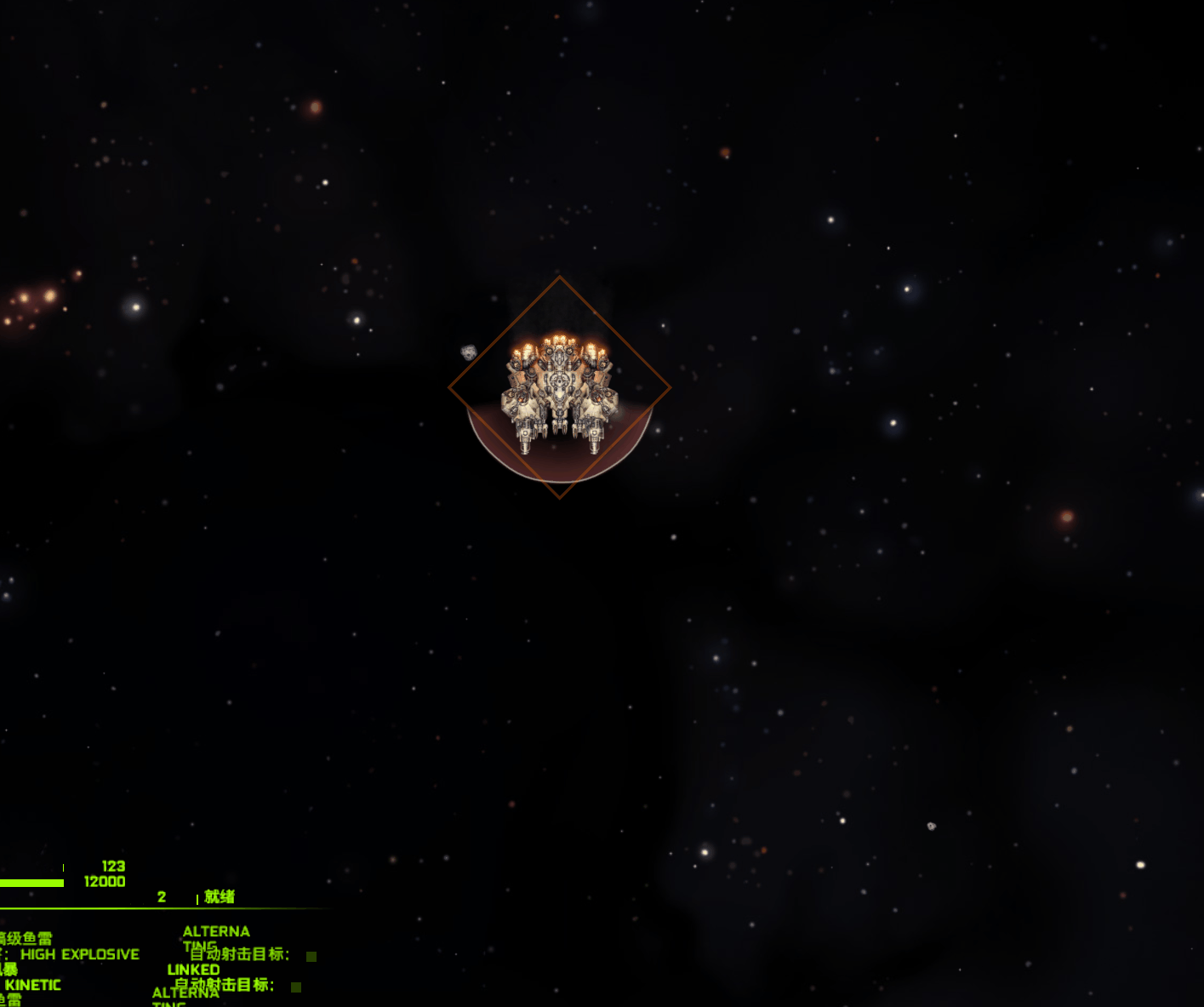1204x1007 pixels.
Task: Toggle LINKED fire mode on the weapon group
Action: click(x=194, y=970)
